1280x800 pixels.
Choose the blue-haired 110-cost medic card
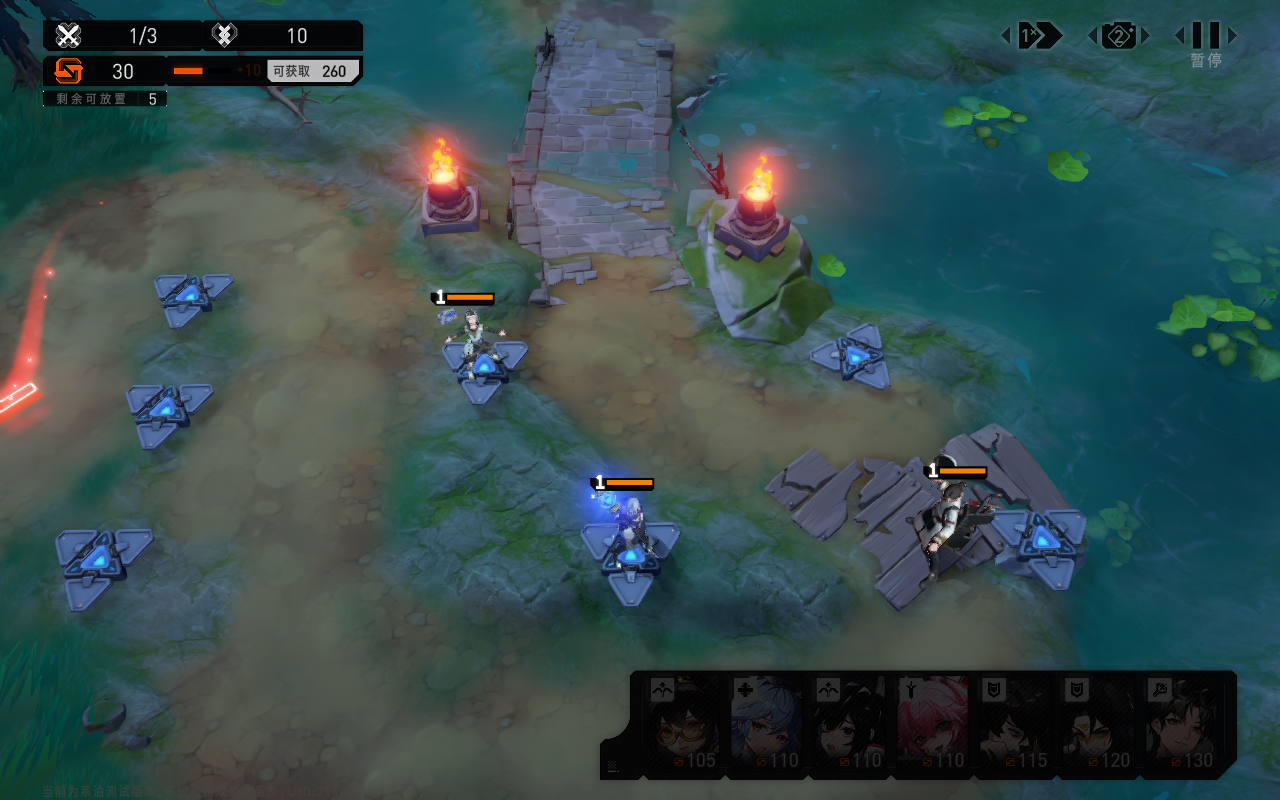point(767,724)
